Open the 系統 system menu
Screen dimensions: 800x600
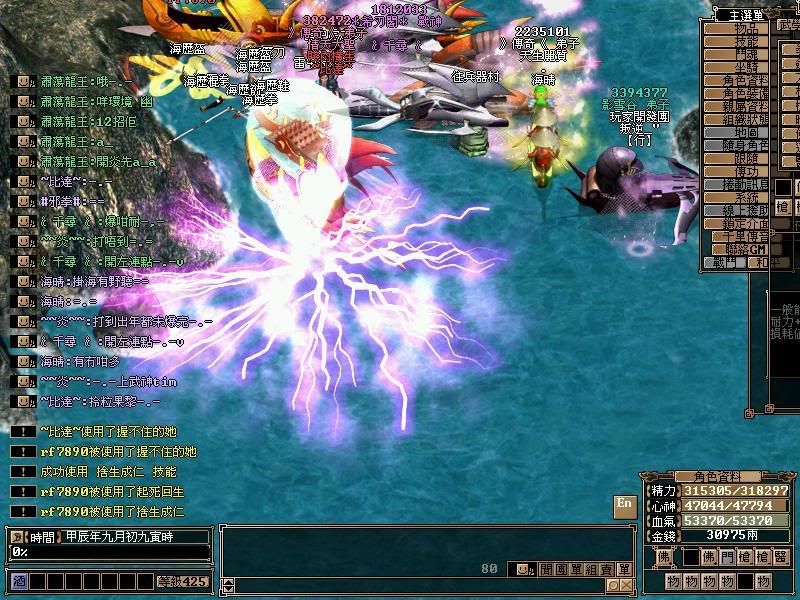click(x=747, y=198)
